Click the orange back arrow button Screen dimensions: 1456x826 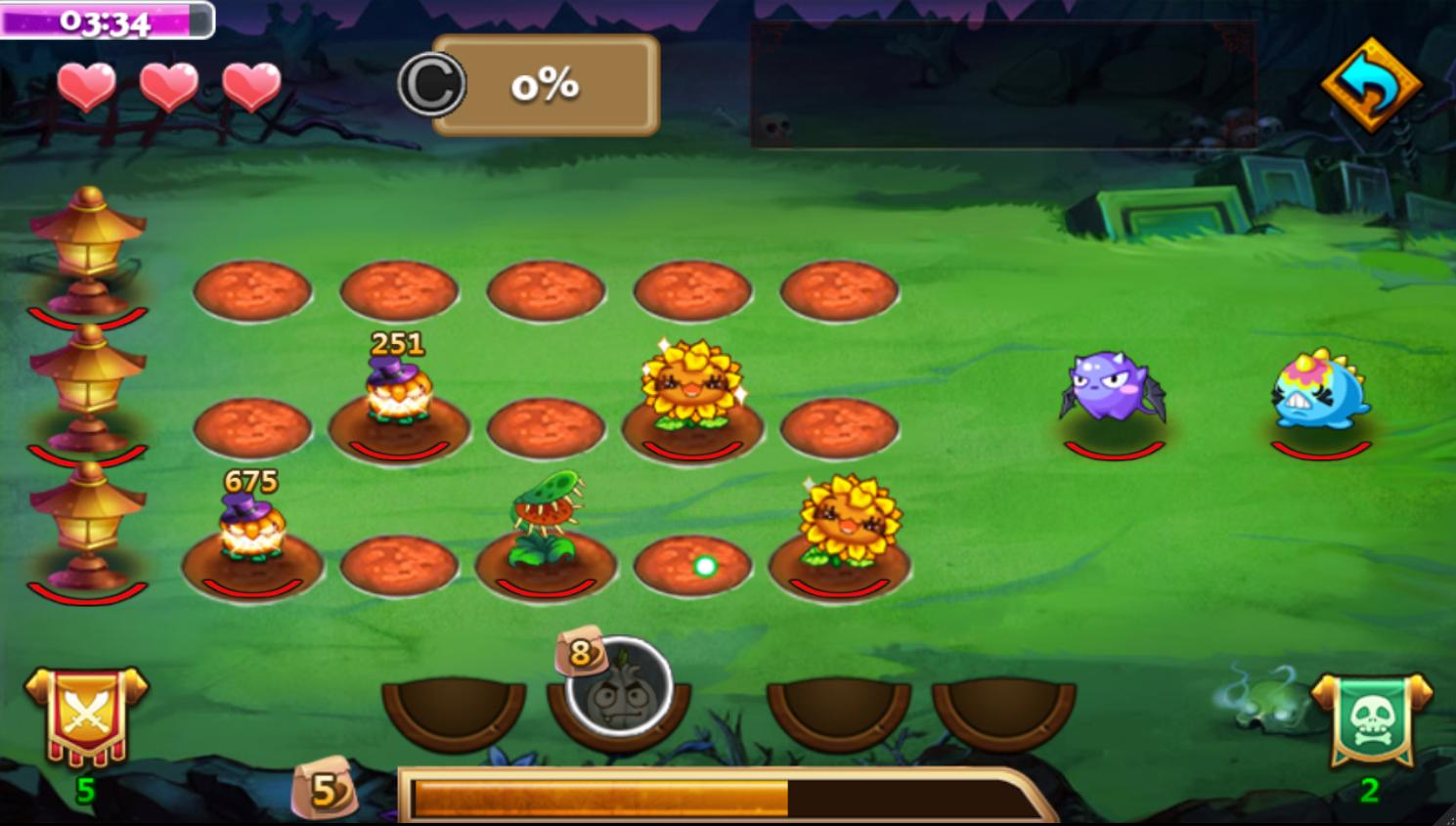(1371, 85)
